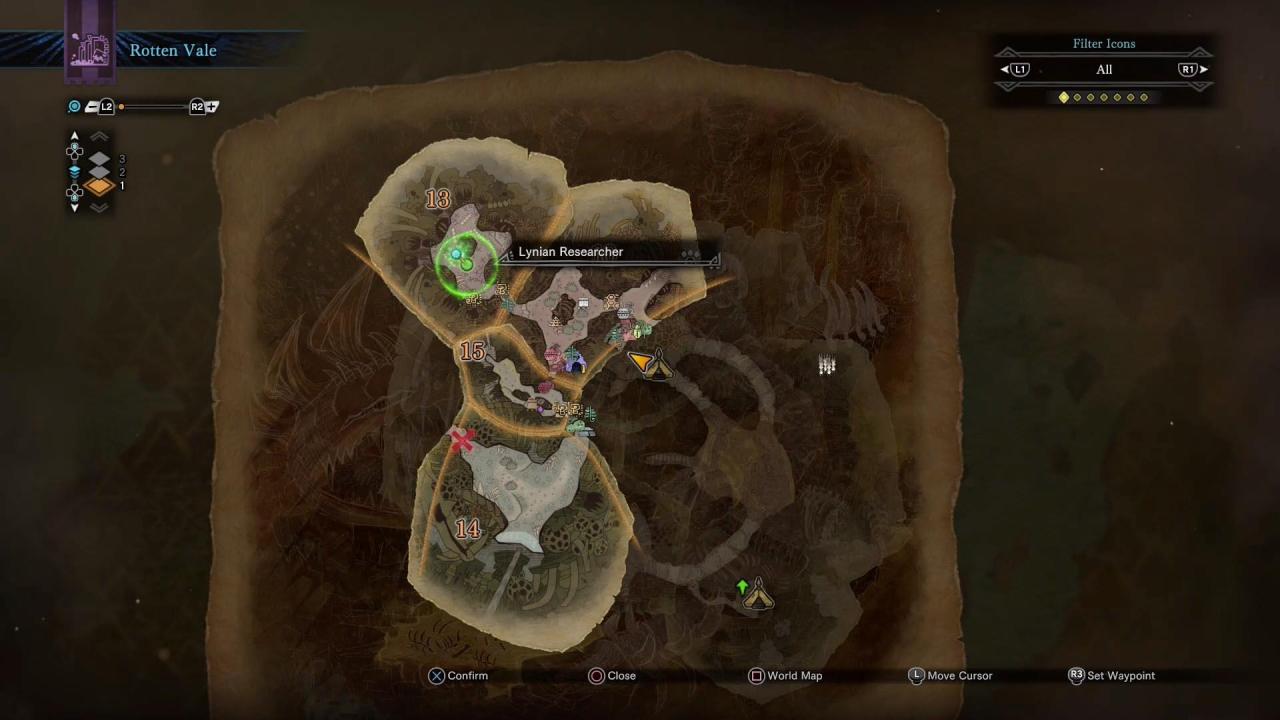Viewport: 1280px width, 720px height.
Task: Click the red X marker on the map
Action: point(462,440)
